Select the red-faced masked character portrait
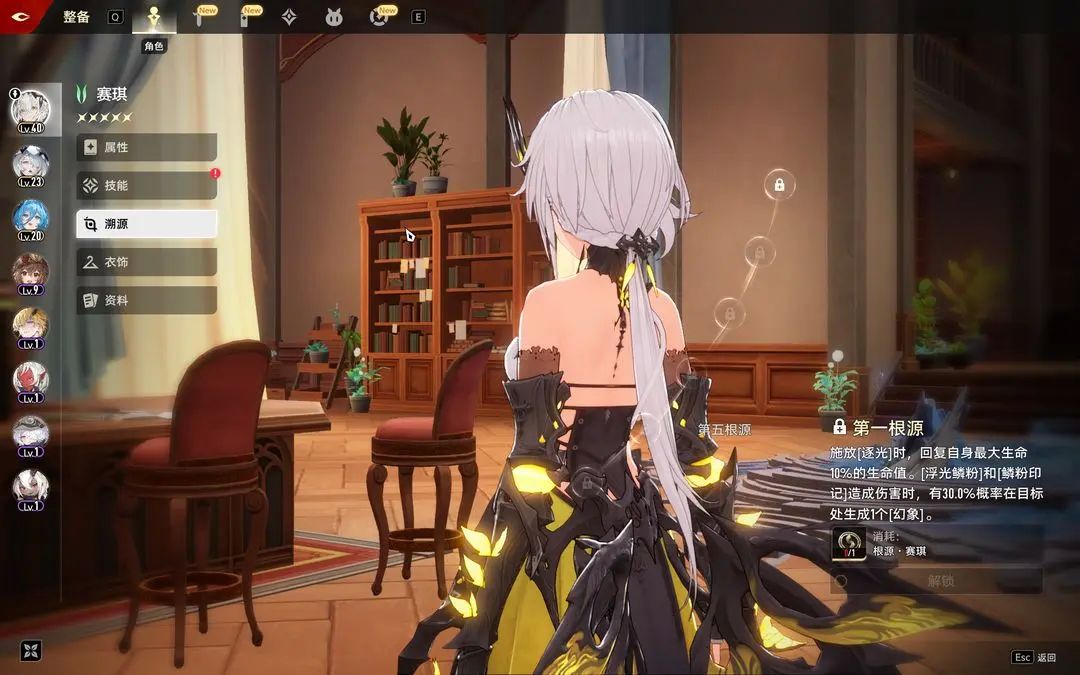Screen dimensions: 1080x675 (x=30, y=381)
